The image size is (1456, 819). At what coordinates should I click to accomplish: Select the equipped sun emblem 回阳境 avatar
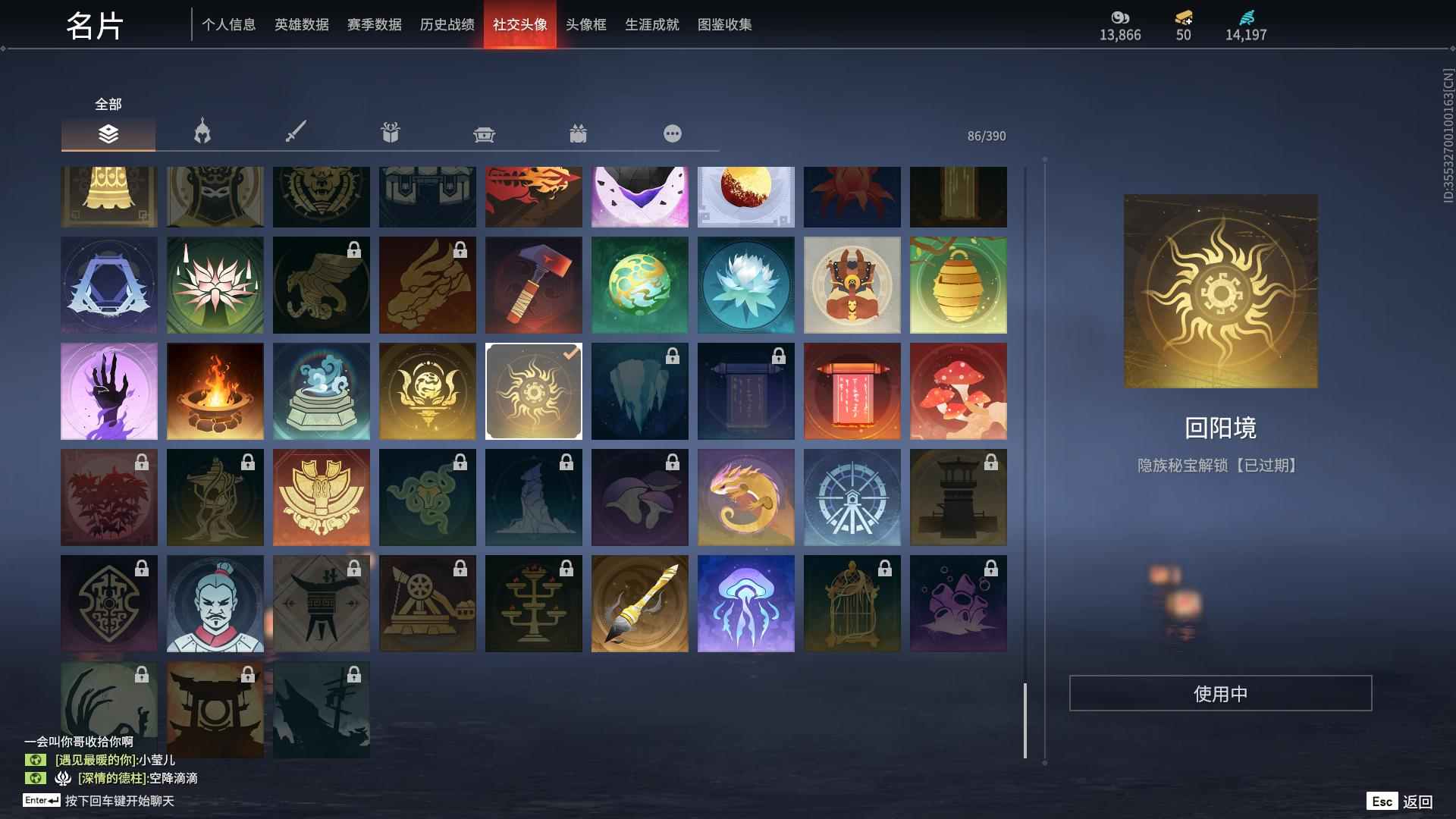pyautogui.click(x=534, y=391)
